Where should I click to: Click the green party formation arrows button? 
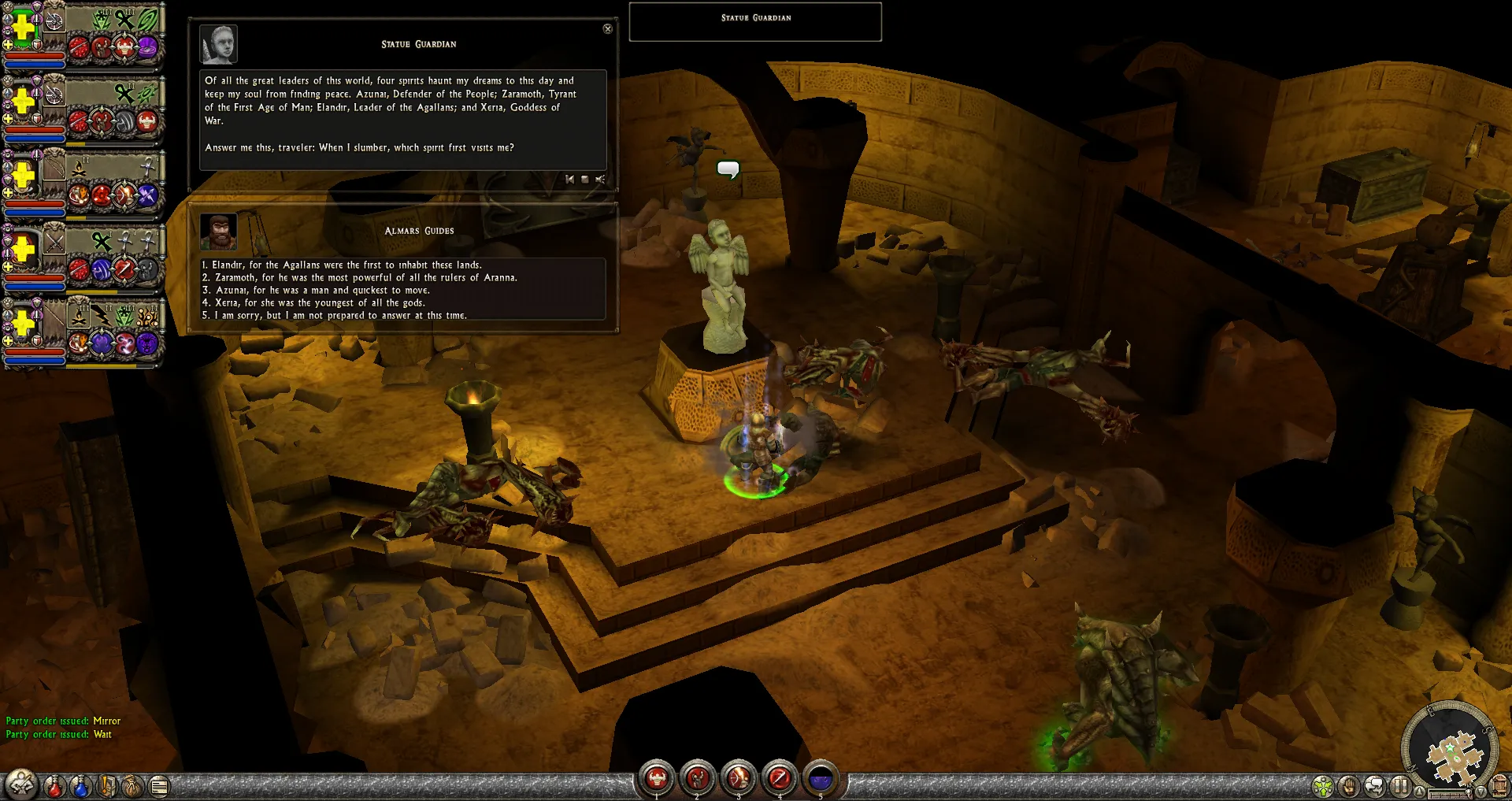1324,786
